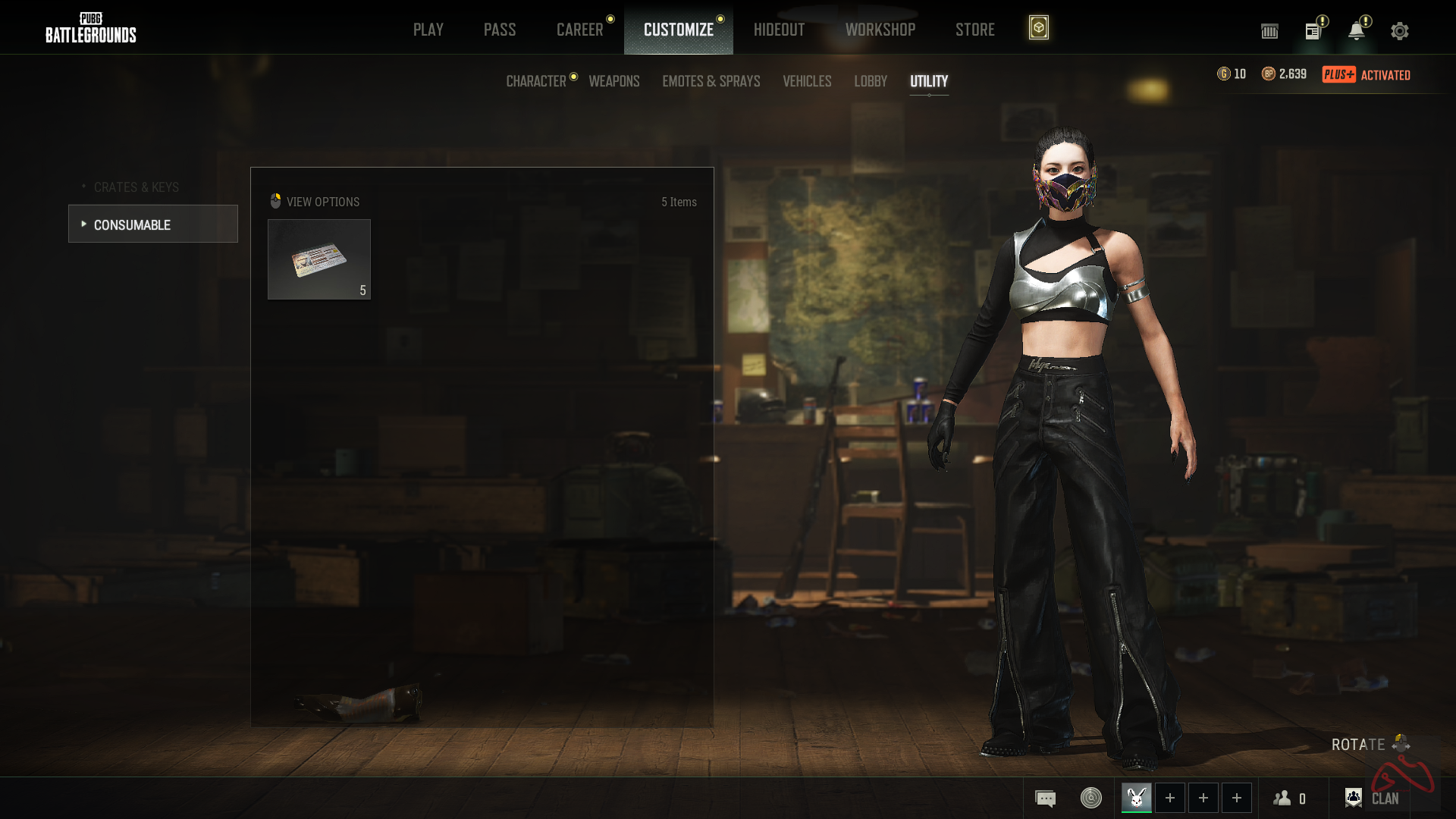The width and height of the screenshot is (1456, 819).
Task: Show Emotes & Sprays category
Action: [711, 81]
